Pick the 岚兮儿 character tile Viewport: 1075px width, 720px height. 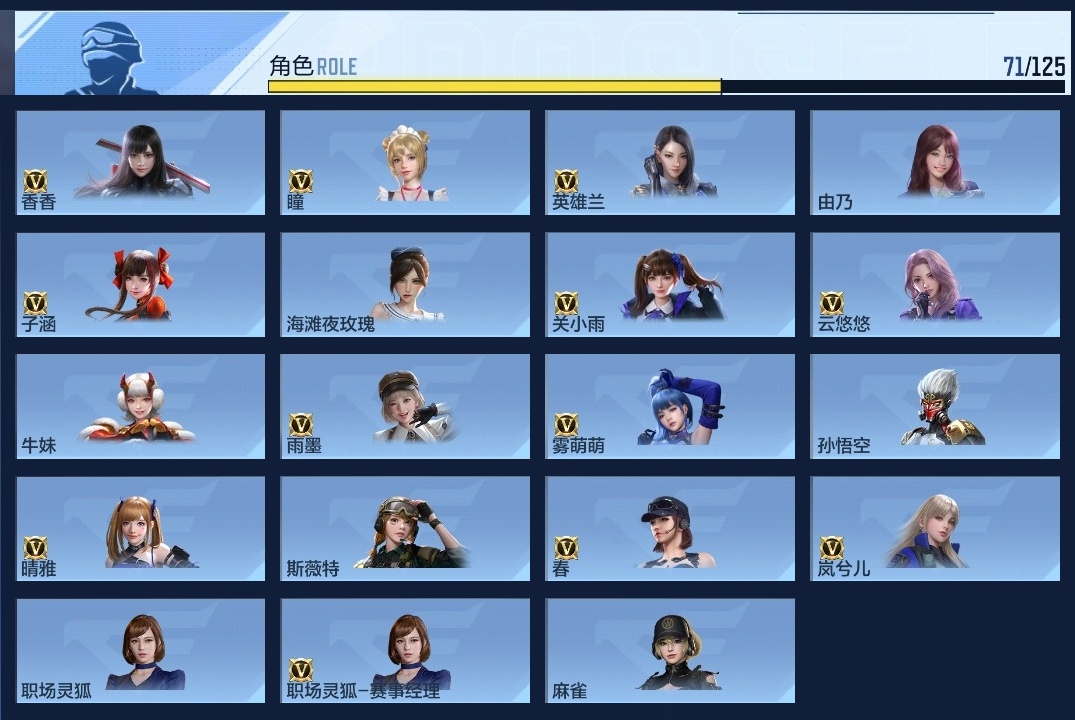point(935,529)
